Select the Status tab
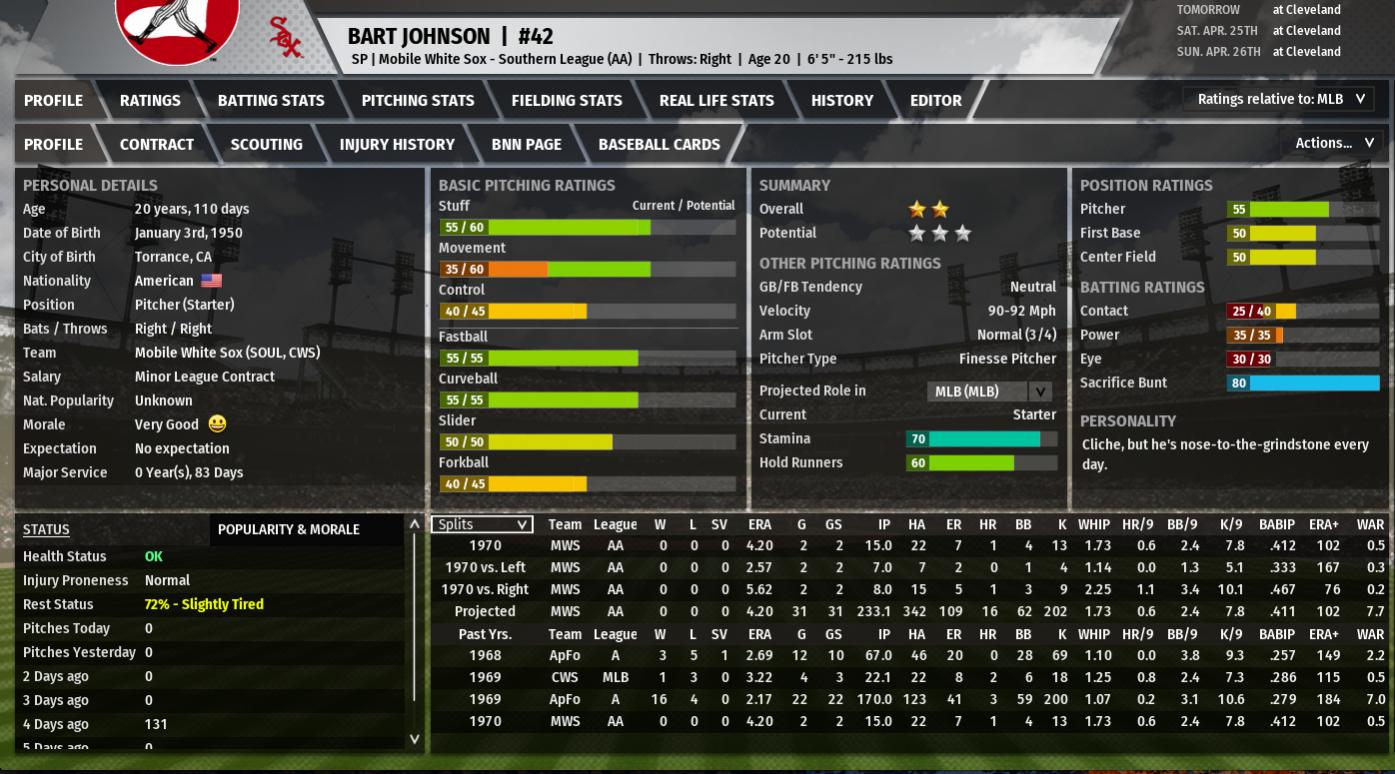The image size is (1395, 774). 46,529
